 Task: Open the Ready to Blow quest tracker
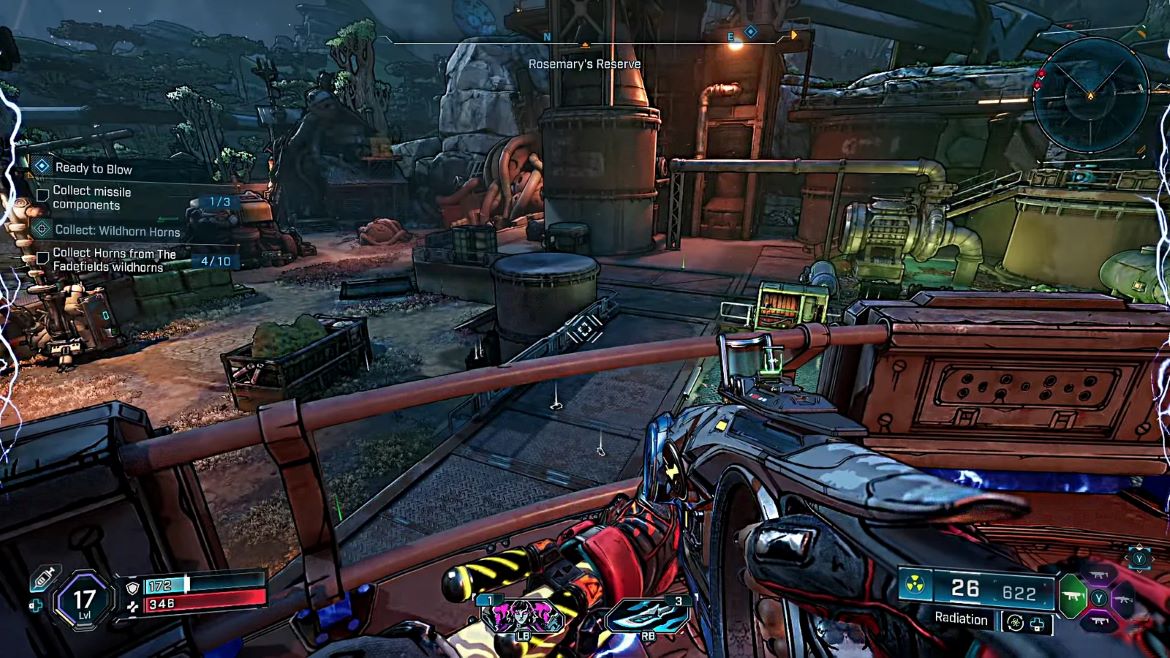pos(93,169)
